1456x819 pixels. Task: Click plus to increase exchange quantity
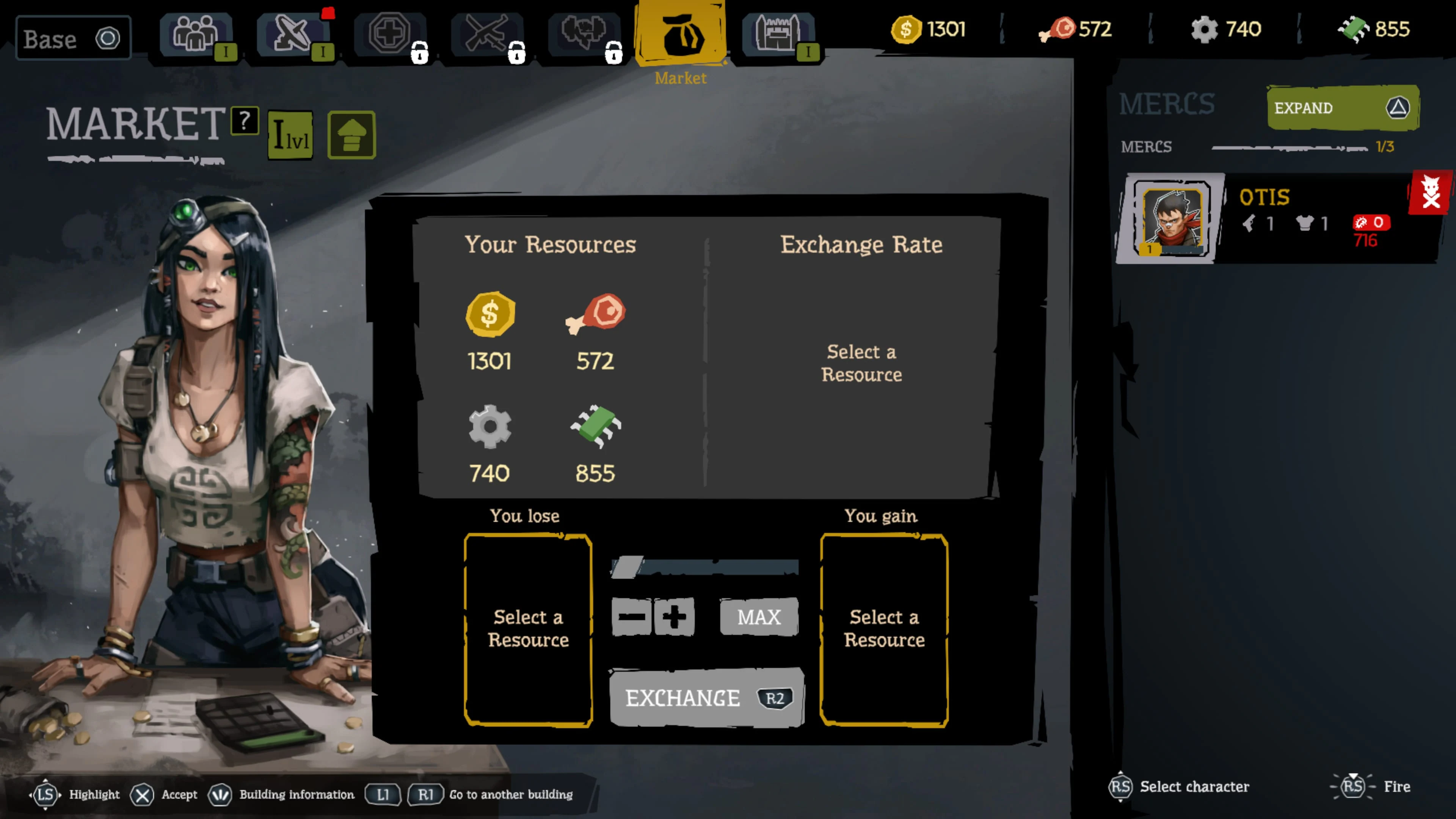[x=674, y=617]
